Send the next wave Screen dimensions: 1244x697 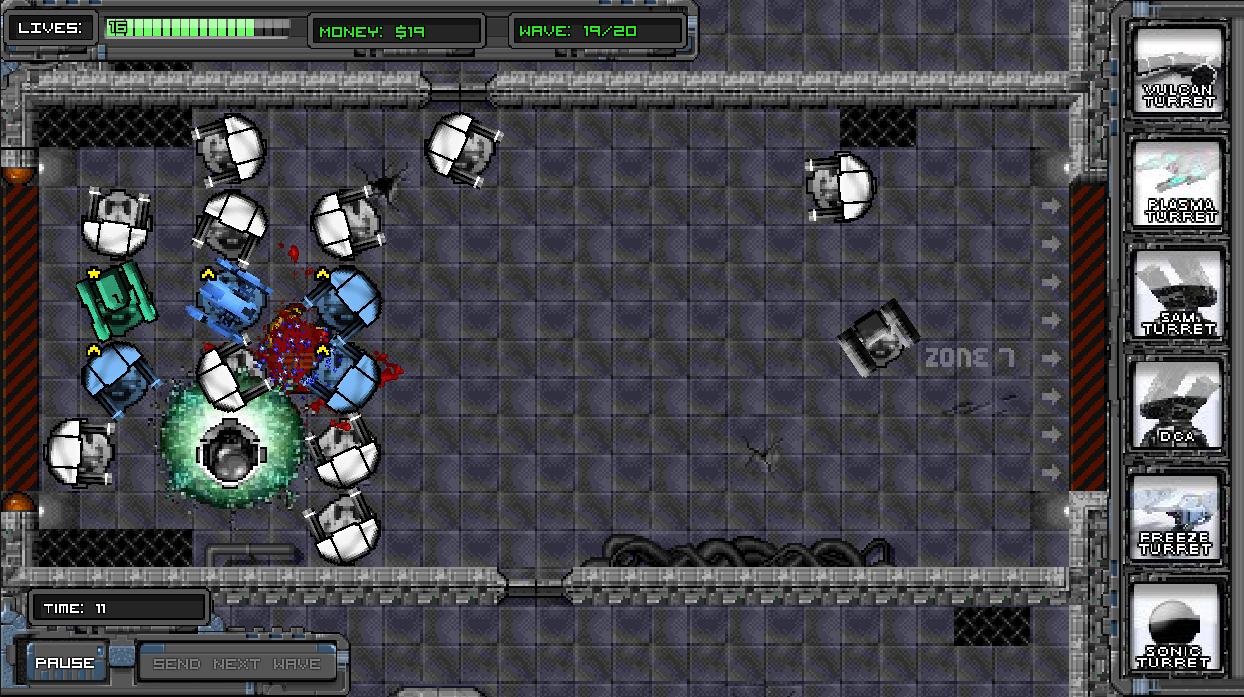click(237, 664)
